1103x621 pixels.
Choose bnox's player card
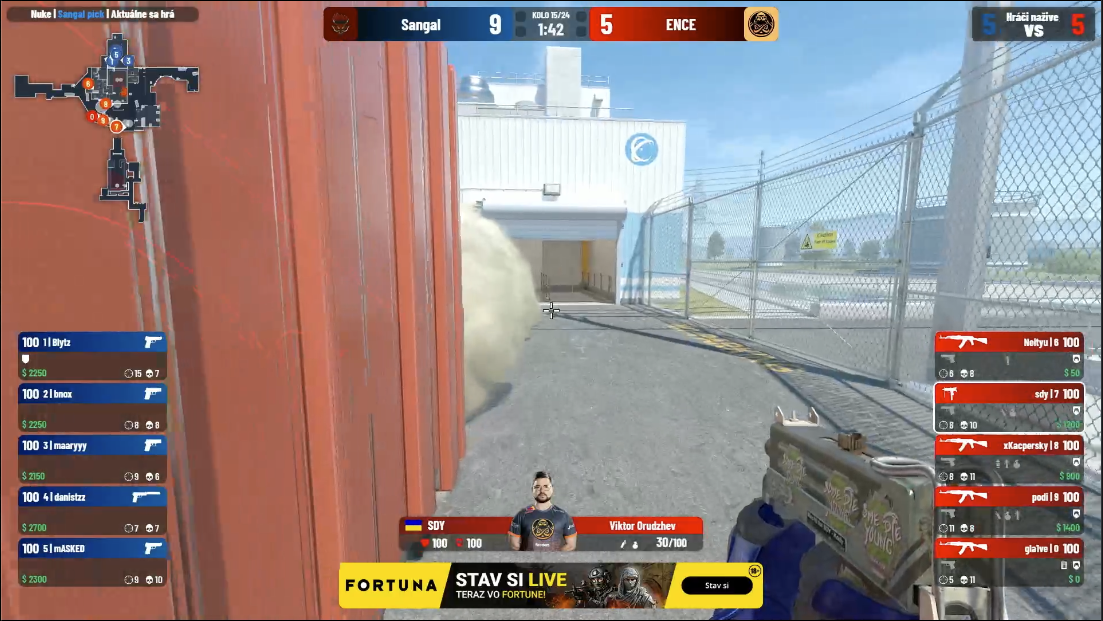pyautogui.click(x=92, y=408)
